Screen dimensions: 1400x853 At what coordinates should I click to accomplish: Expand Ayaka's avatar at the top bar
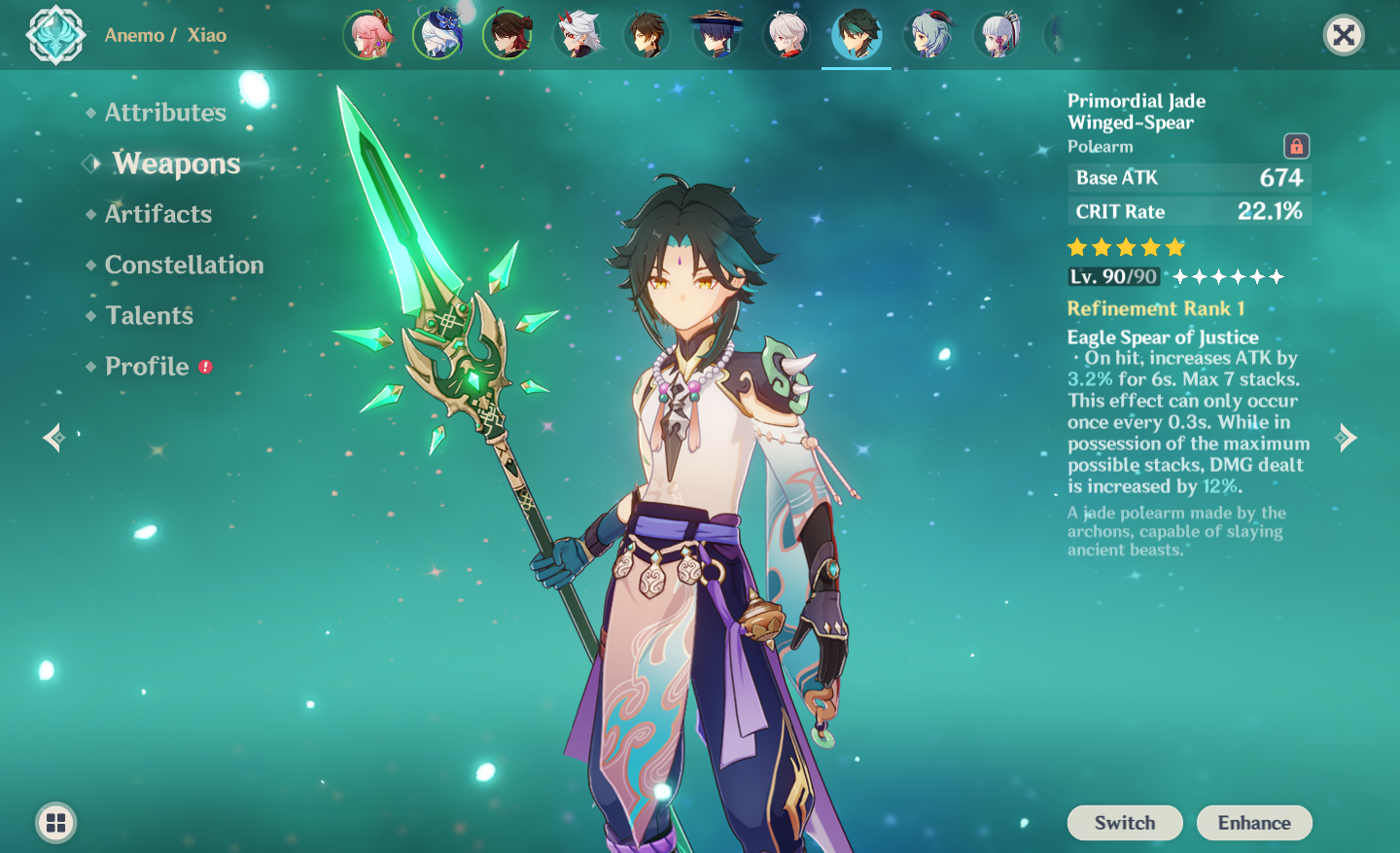[998, 35]
